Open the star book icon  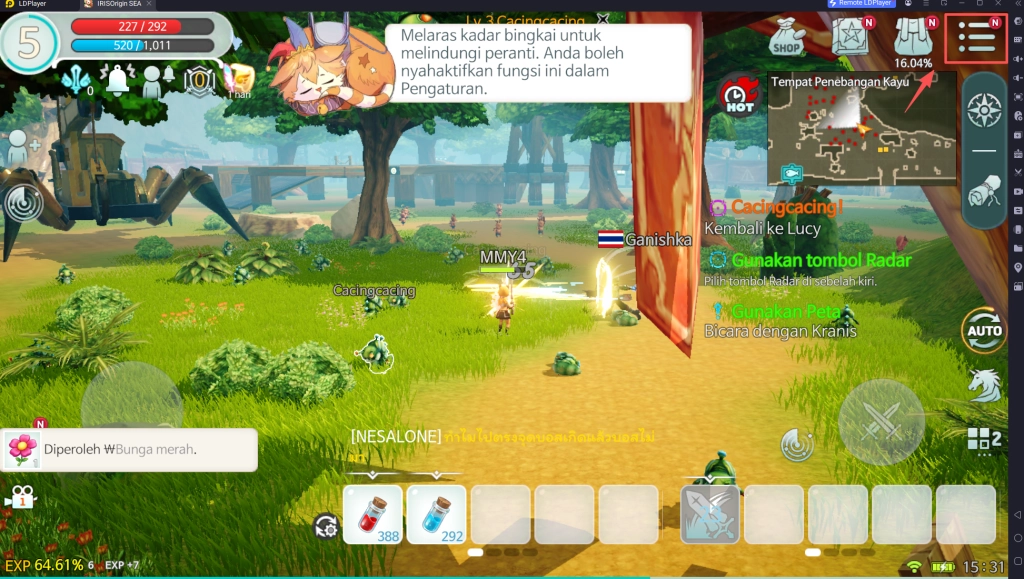pos(849,36)
